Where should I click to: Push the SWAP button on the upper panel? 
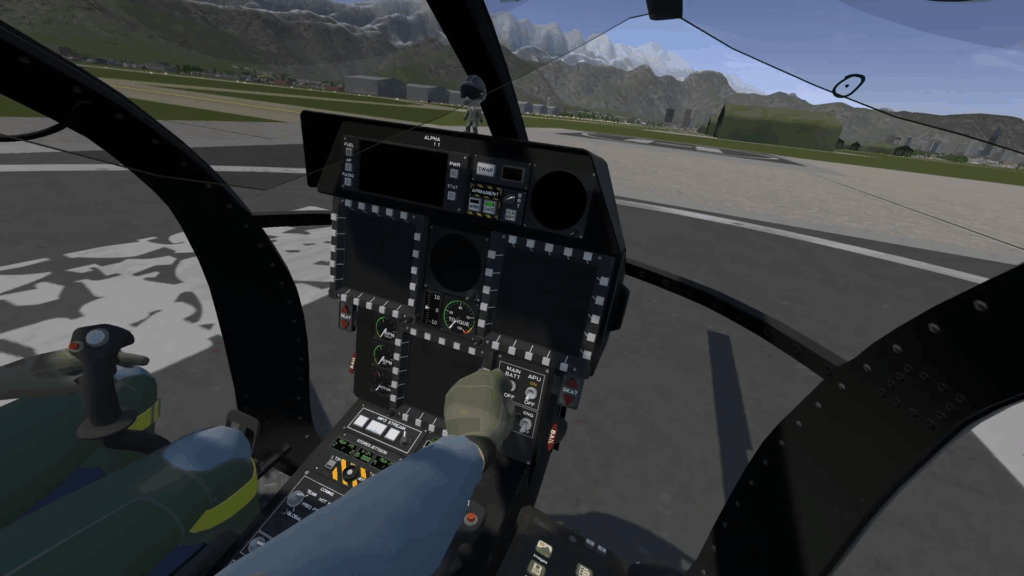pyautogui.click(x=485, y=170)
